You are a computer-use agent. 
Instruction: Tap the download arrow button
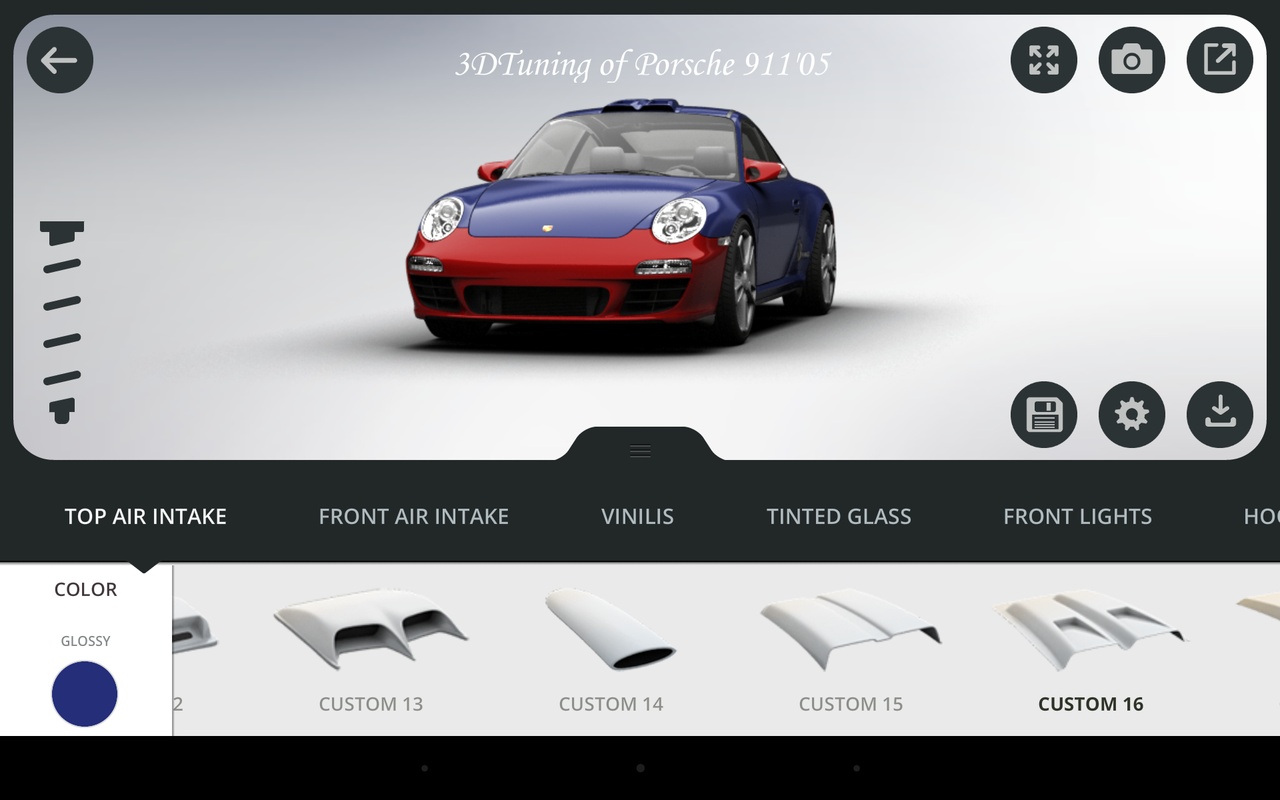click(x=1220, y=414)
